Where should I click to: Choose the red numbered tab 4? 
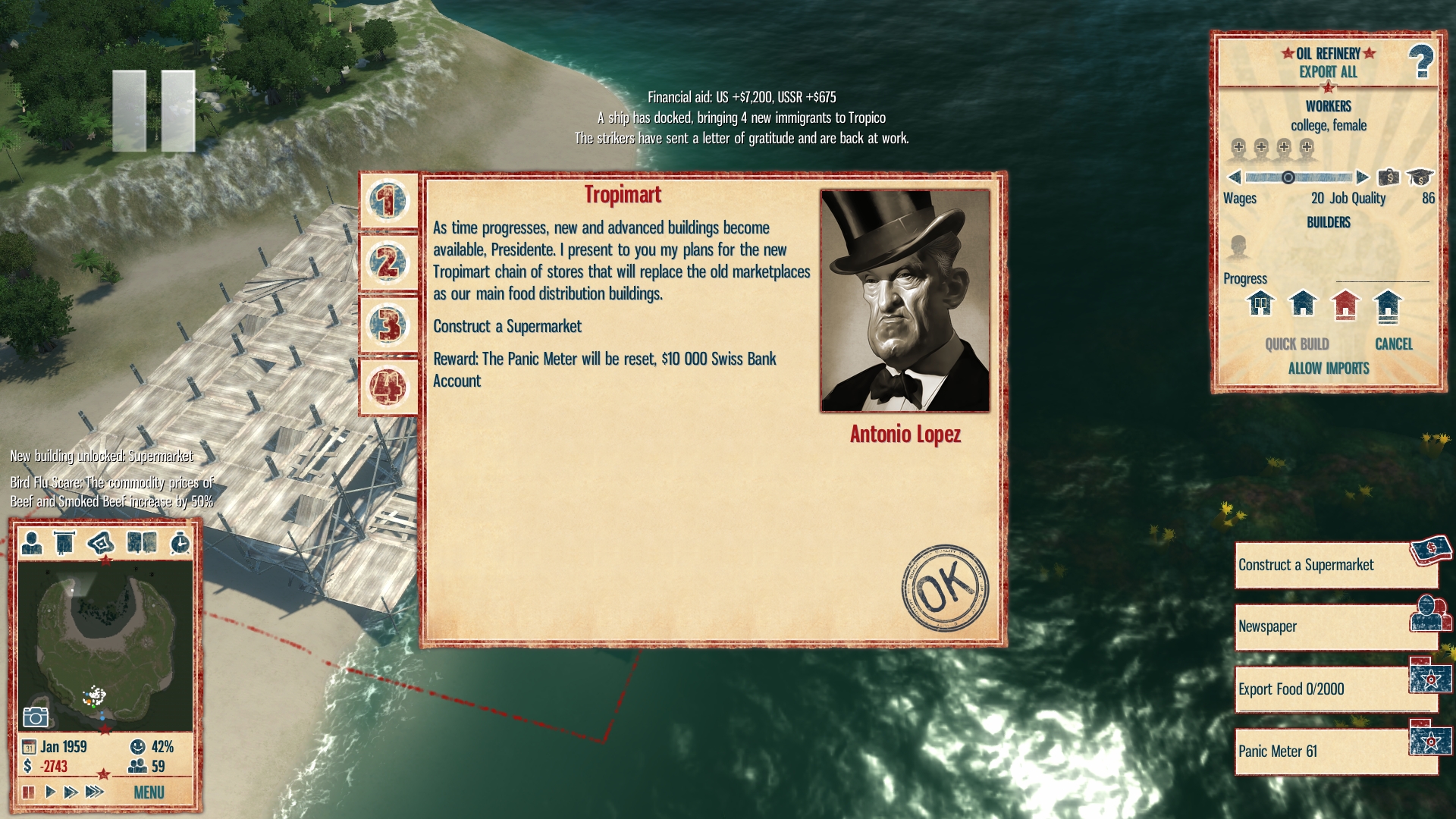[388, 387]
